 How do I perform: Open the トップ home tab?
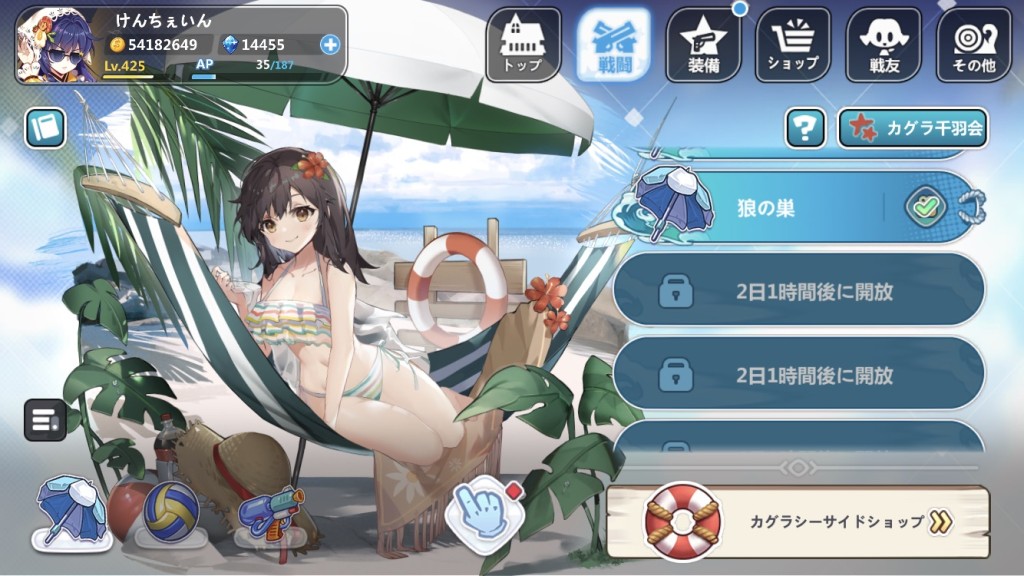pyautogui.click(x=523, y=44)
